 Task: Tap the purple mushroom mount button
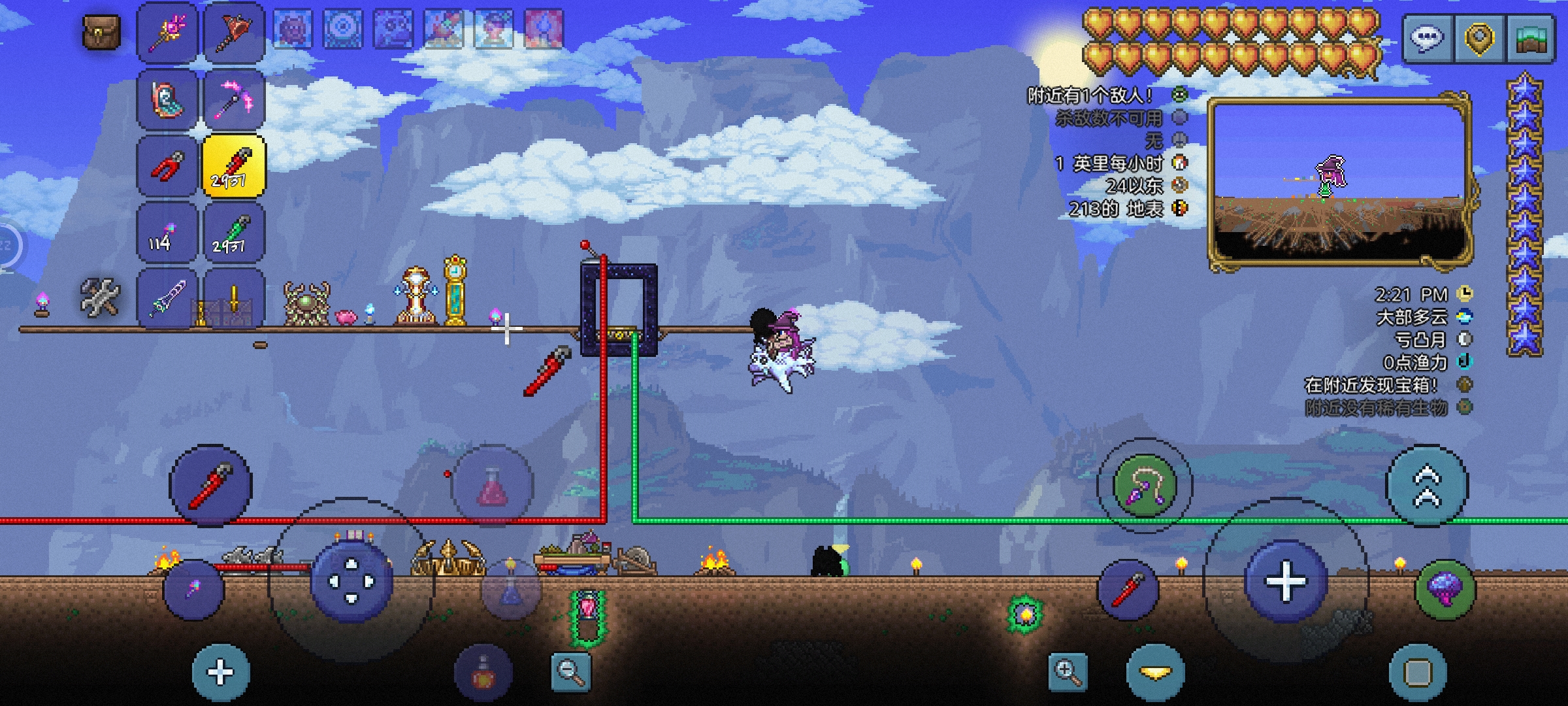pos(1445,590)
